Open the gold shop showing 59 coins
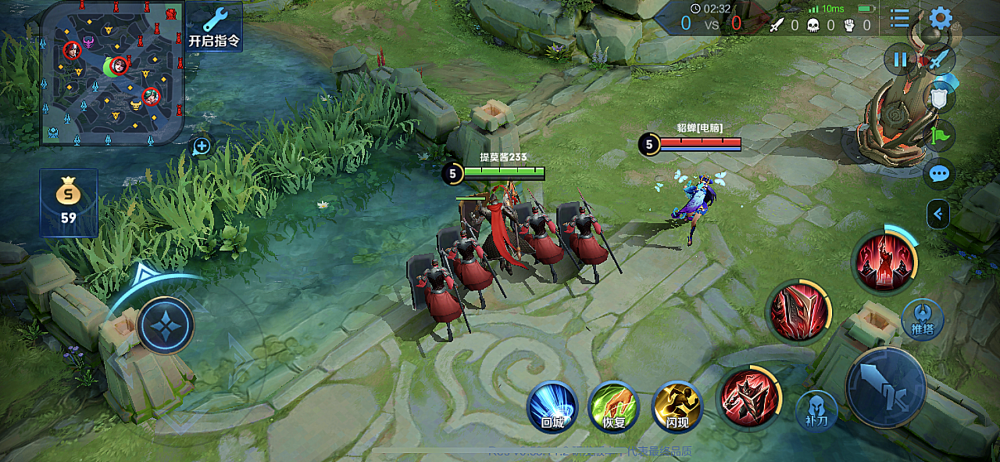This screenshot has width=1000, height=462. (68, 202)
